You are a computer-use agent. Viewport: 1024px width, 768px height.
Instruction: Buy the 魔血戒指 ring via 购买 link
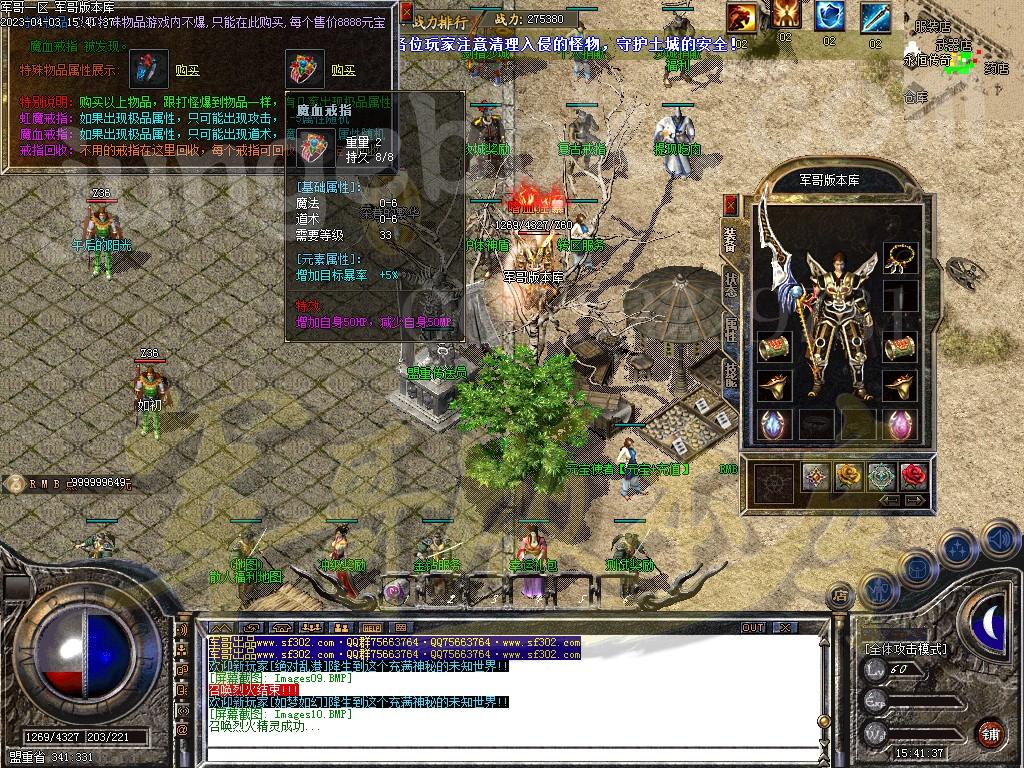343,70
